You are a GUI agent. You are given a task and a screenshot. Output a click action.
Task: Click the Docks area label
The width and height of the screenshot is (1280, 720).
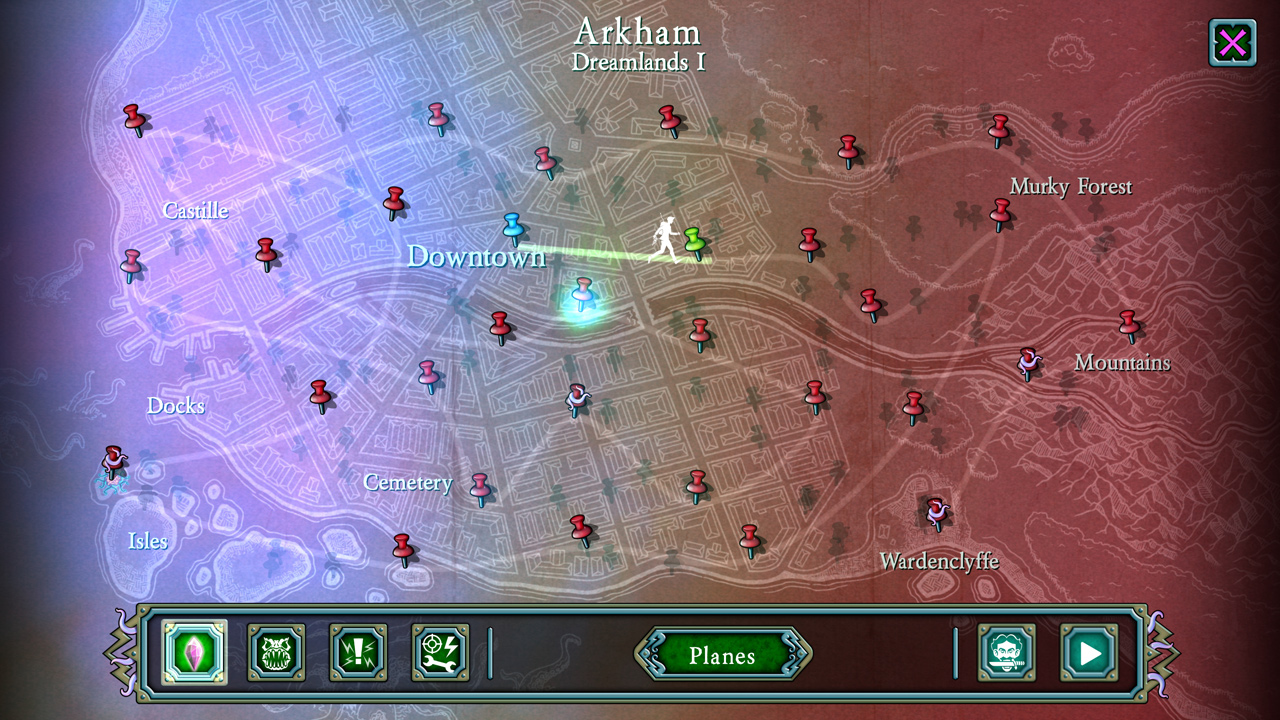point(175,406)
